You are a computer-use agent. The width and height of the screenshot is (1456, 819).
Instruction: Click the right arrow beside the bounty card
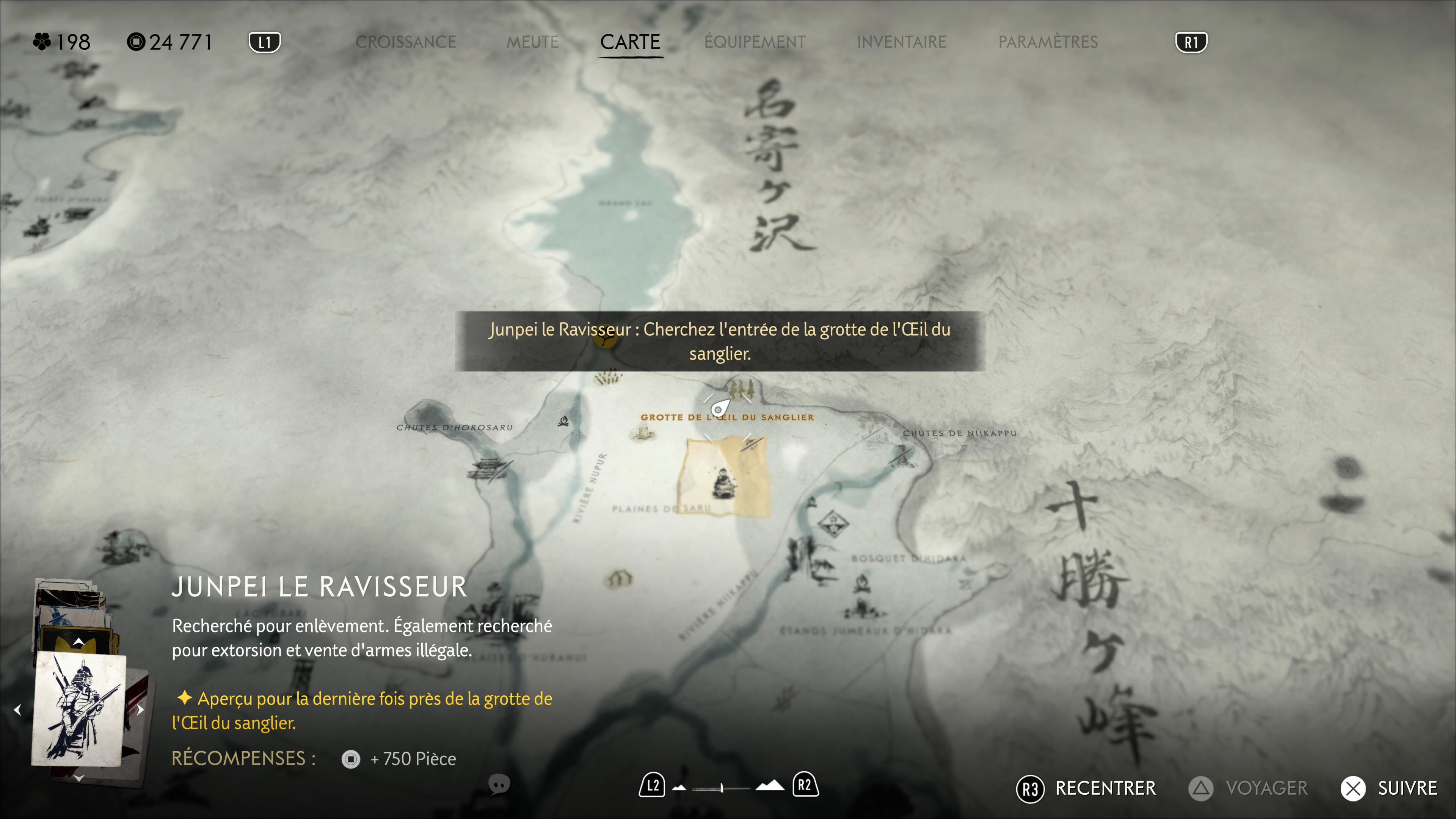pos(140,709)
